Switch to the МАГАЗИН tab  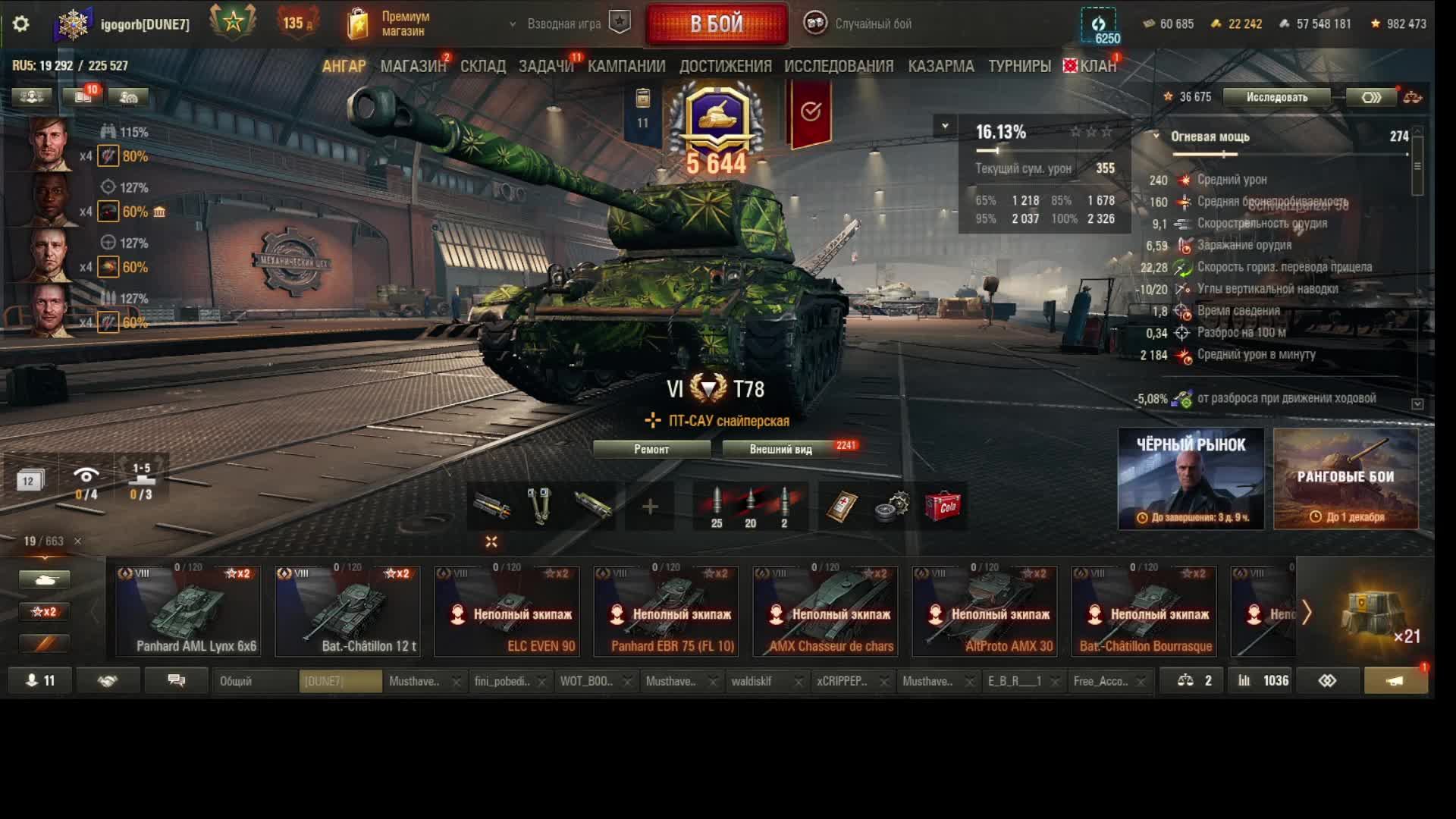(x=413, y=67)
